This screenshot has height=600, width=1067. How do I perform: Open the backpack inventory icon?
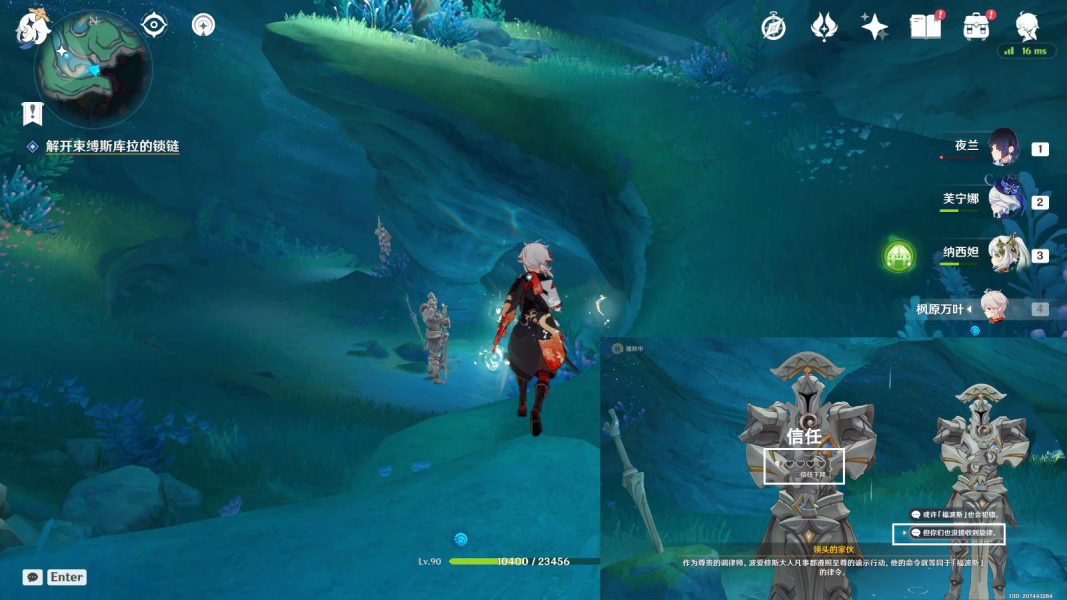pyautogui.click(x=977, y=27)
